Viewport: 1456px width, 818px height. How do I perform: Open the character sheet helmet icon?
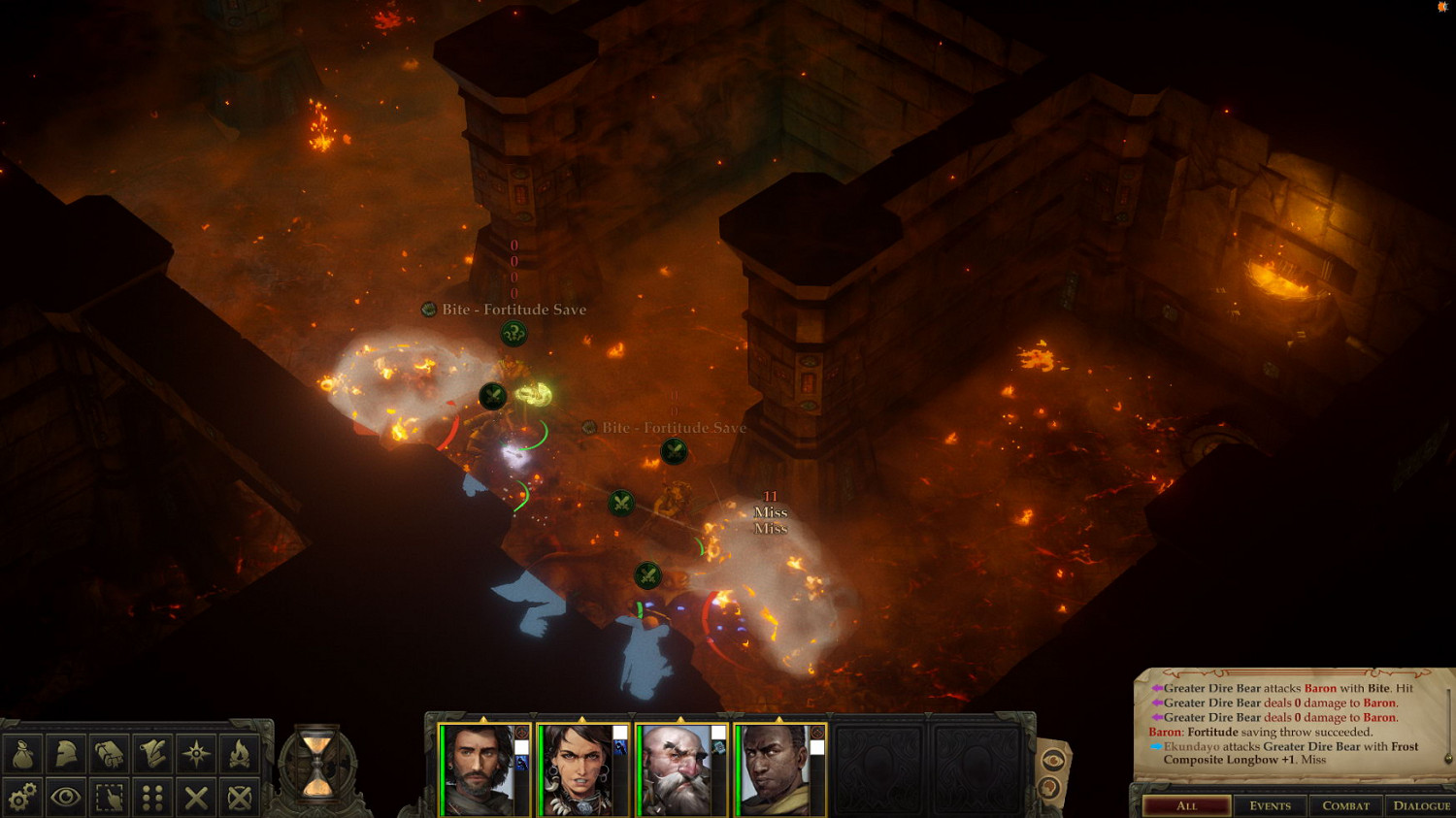[66, 754]
